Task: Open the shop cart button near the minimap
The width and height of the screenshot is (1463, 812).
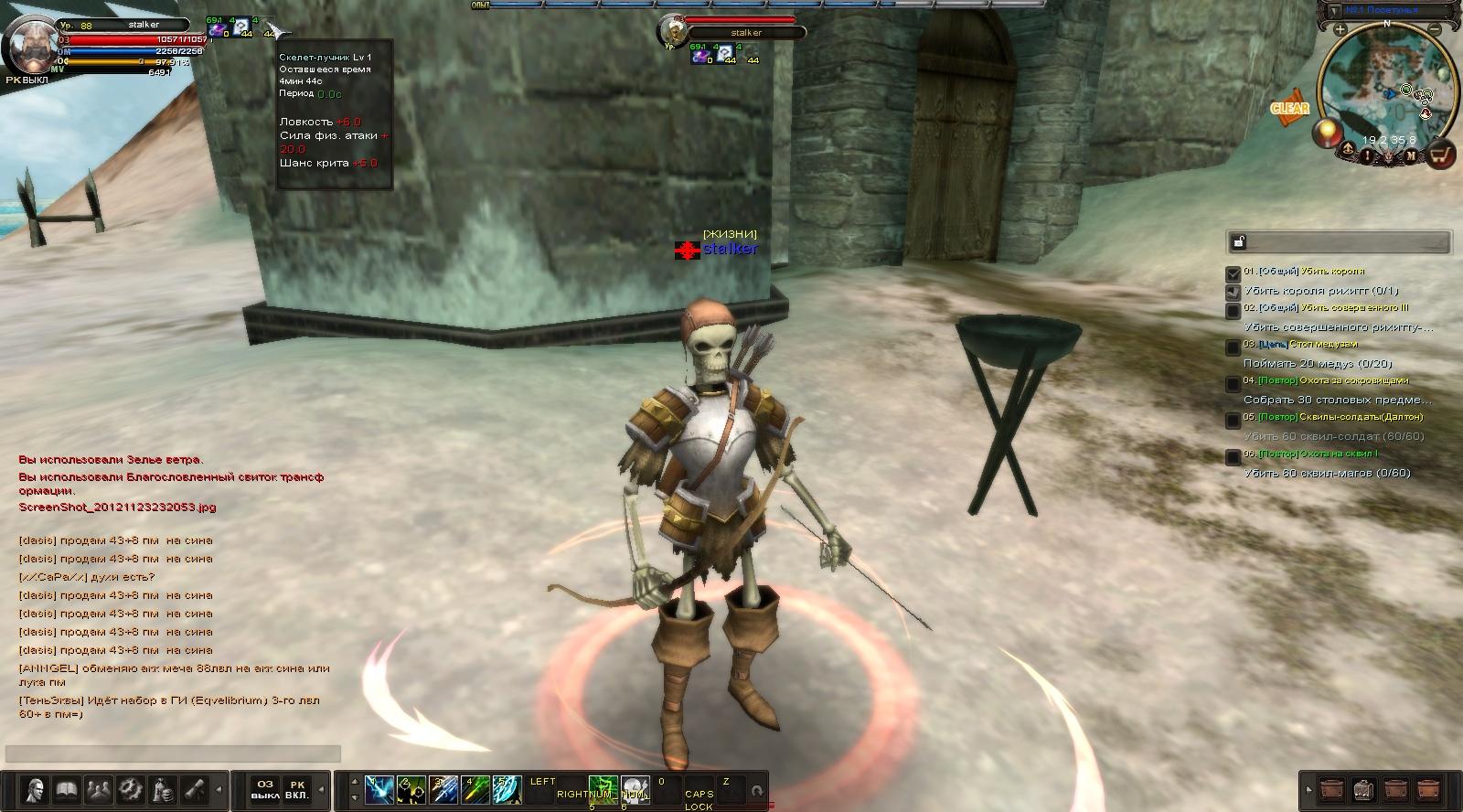Action: click(1441, 155)
